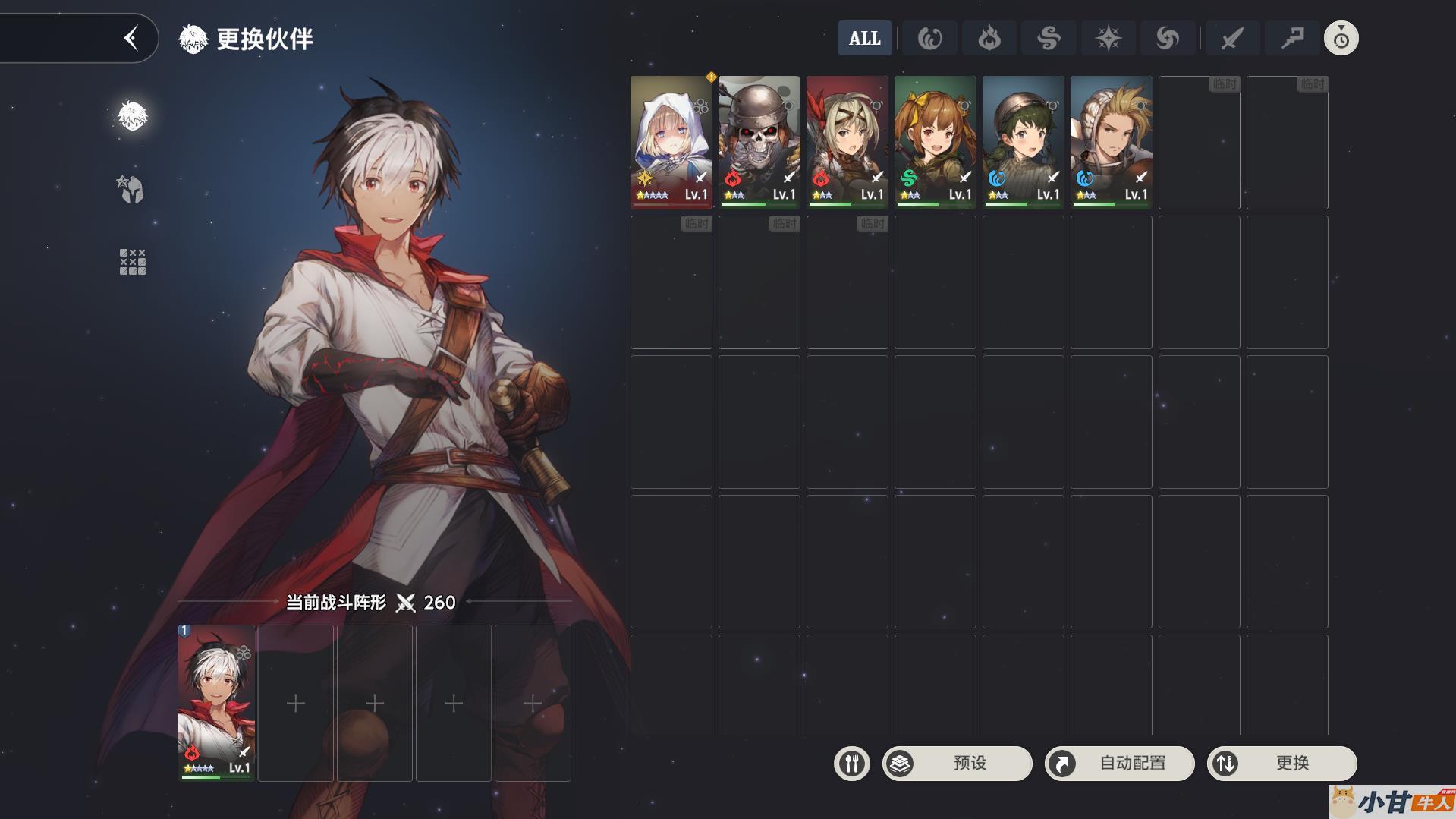The width and height of the screenshot is (1456, 819).
Task: Switch to the companion portrait sidebar tab
Action: 132,116
